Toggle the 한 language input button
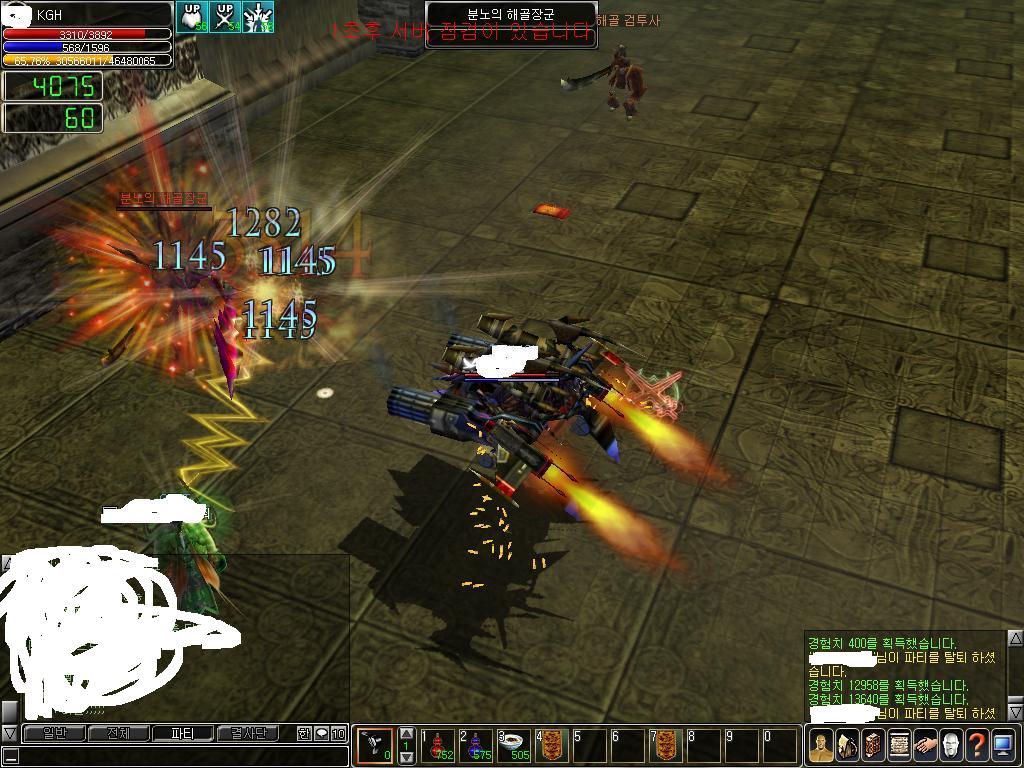The width and height of the screenshot is (1024, 768). pyautogui.click(x=304, y=734)
